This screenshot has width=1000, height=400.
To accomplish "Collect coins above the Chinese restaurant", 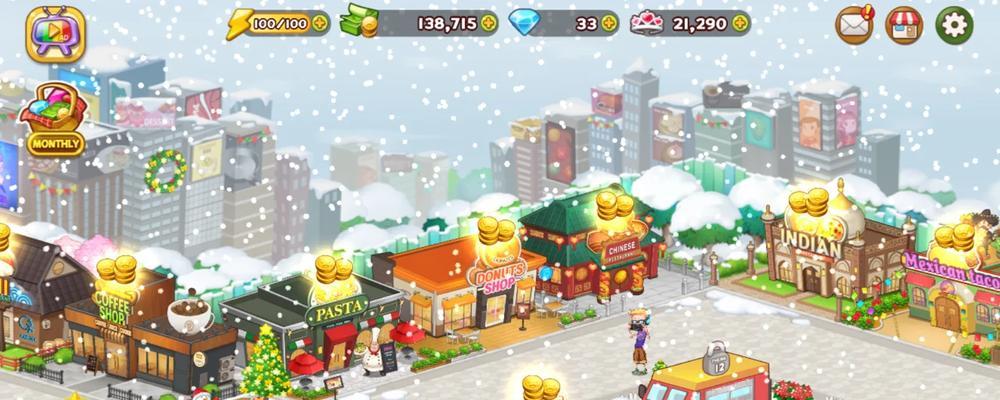I will tap(616, 207).
